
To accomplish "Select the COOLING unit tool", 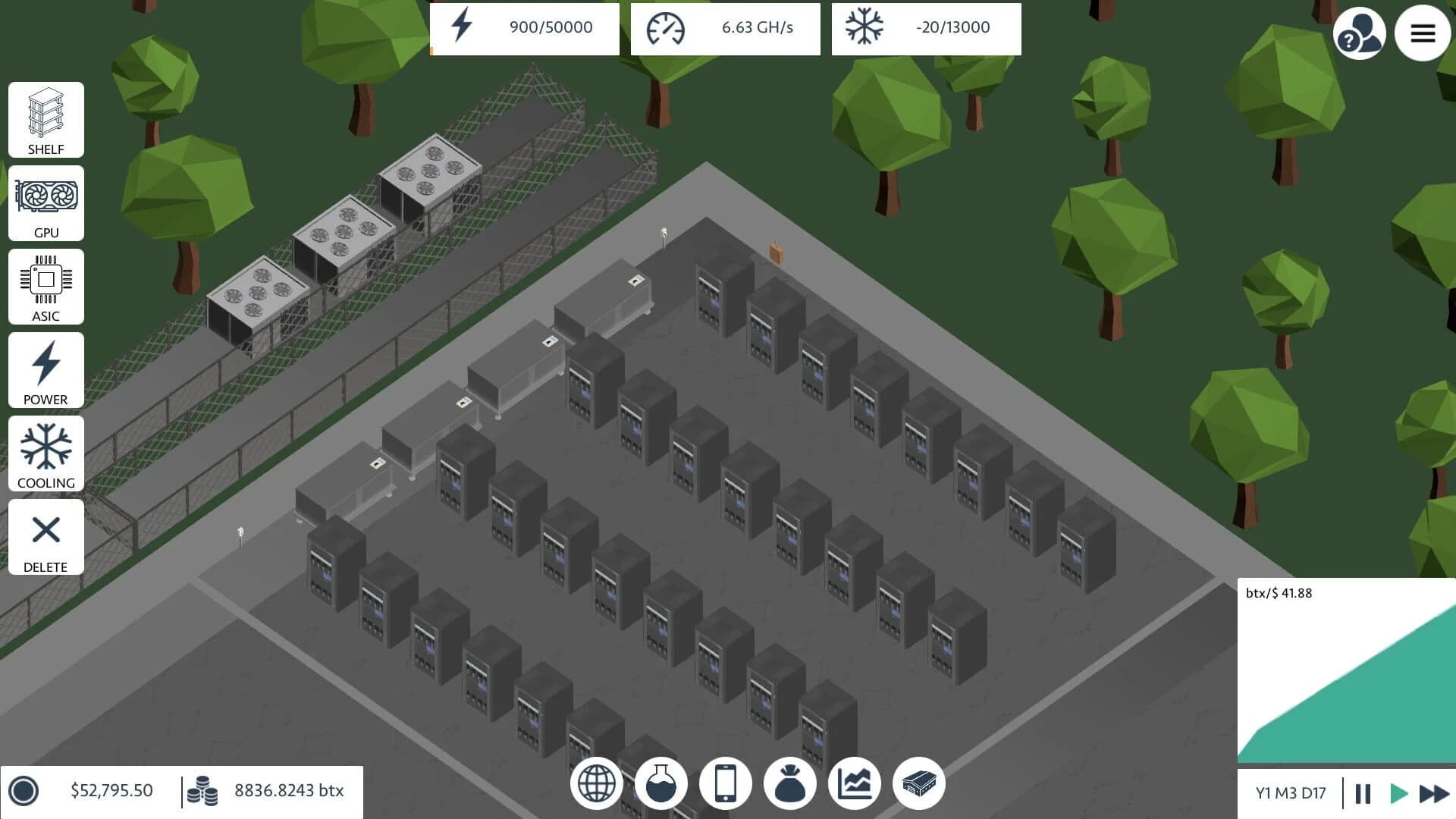I will pyautogui.click(x=45, y=453).
